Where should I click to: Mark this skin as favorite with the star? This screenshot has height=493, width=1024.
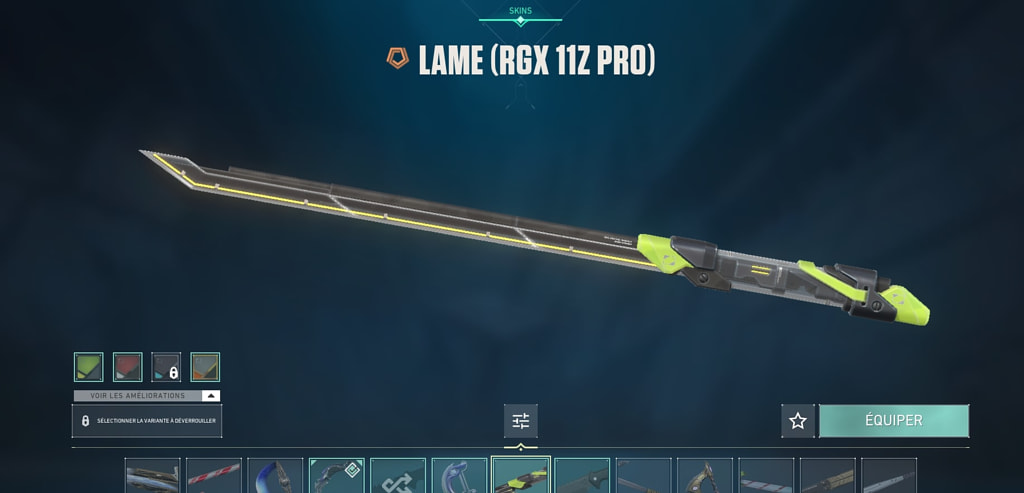coord(798,421)
